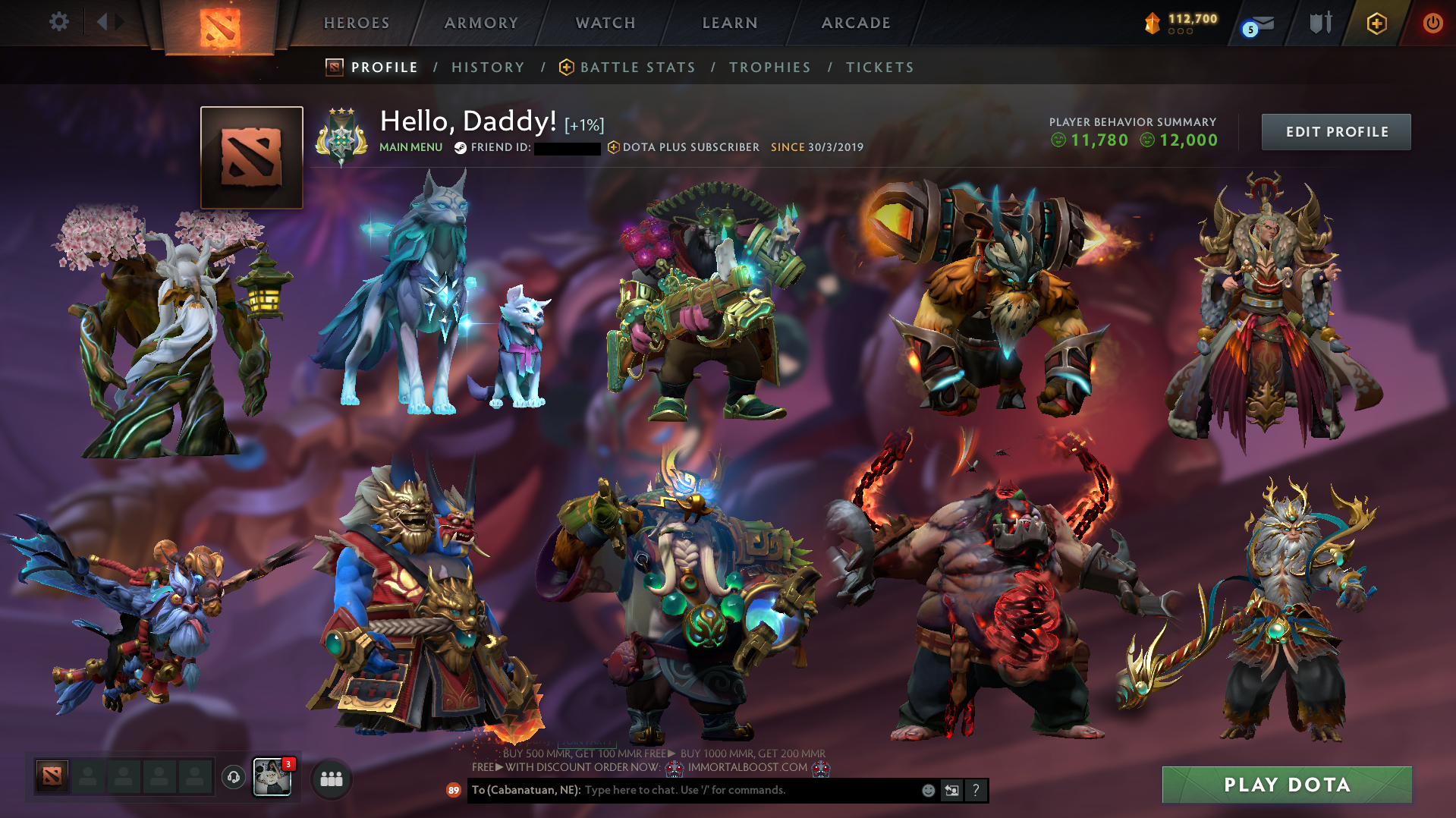Switch to the History tab
The height and width of the screenshot is (818, 1456).
[487, 68]
